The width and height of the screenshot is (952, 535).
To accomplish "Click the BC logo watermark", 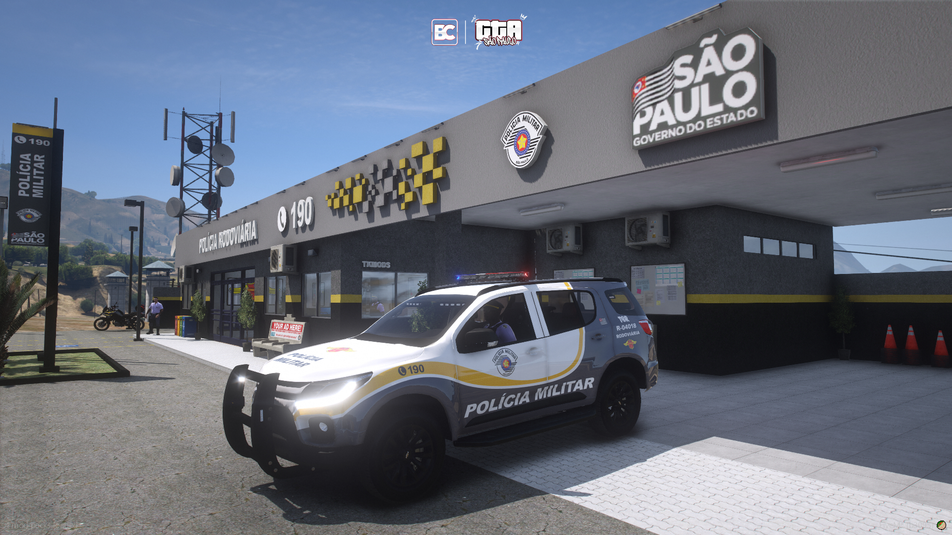I will click(x=444, y=32).
